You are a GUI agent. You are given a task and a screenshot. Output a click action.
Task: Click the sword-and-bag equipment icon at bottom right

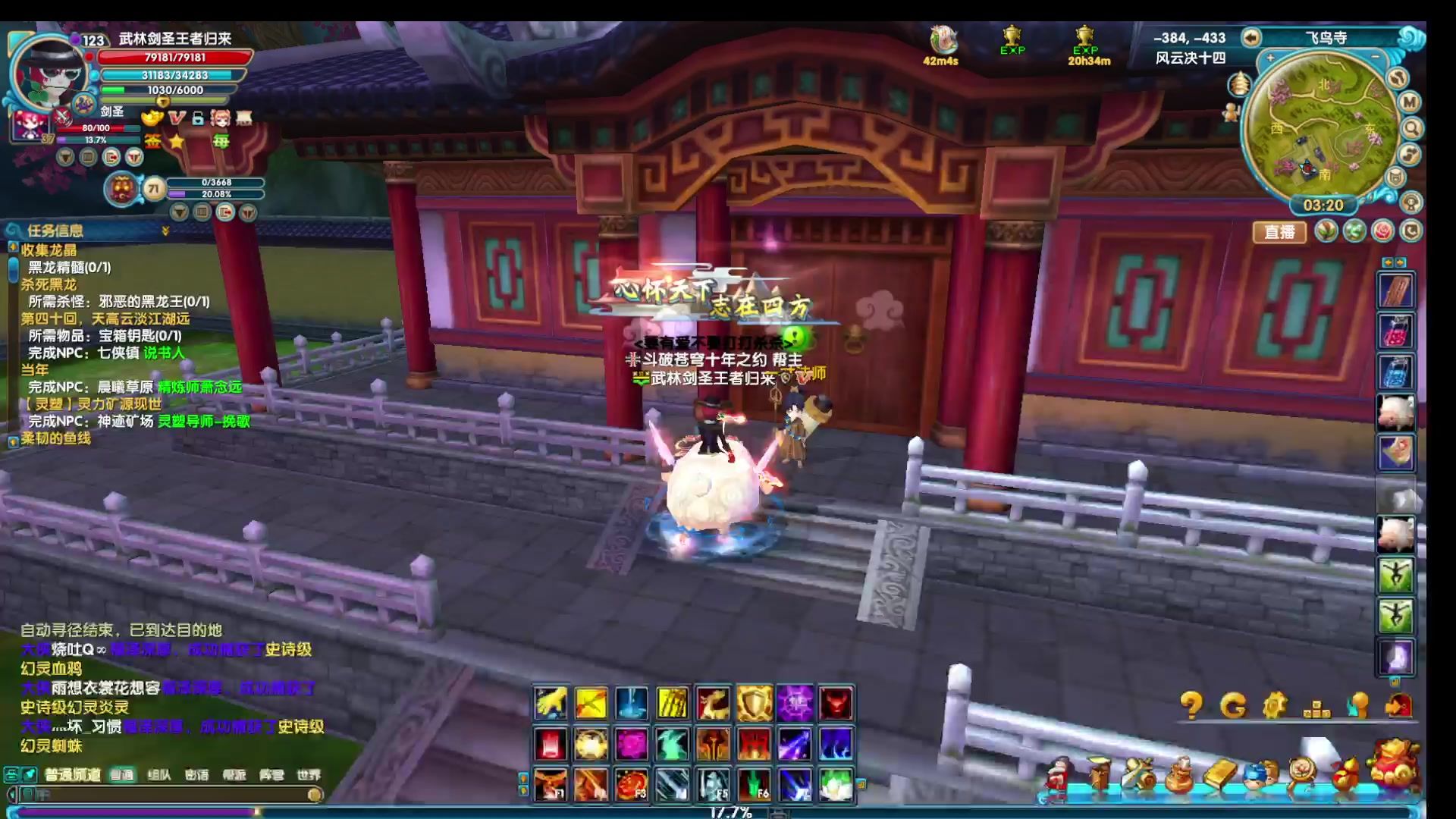pyautogui.click(x=1138, y=770)
